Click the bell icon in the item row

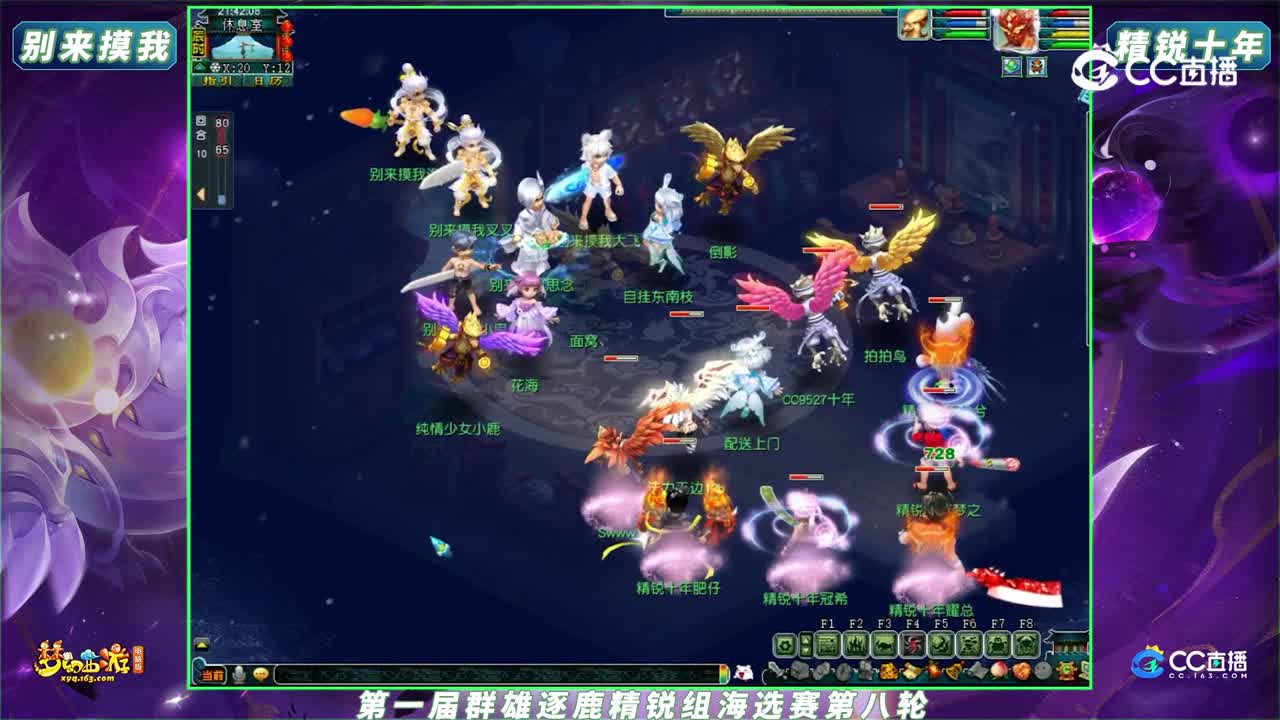point(955,668)
